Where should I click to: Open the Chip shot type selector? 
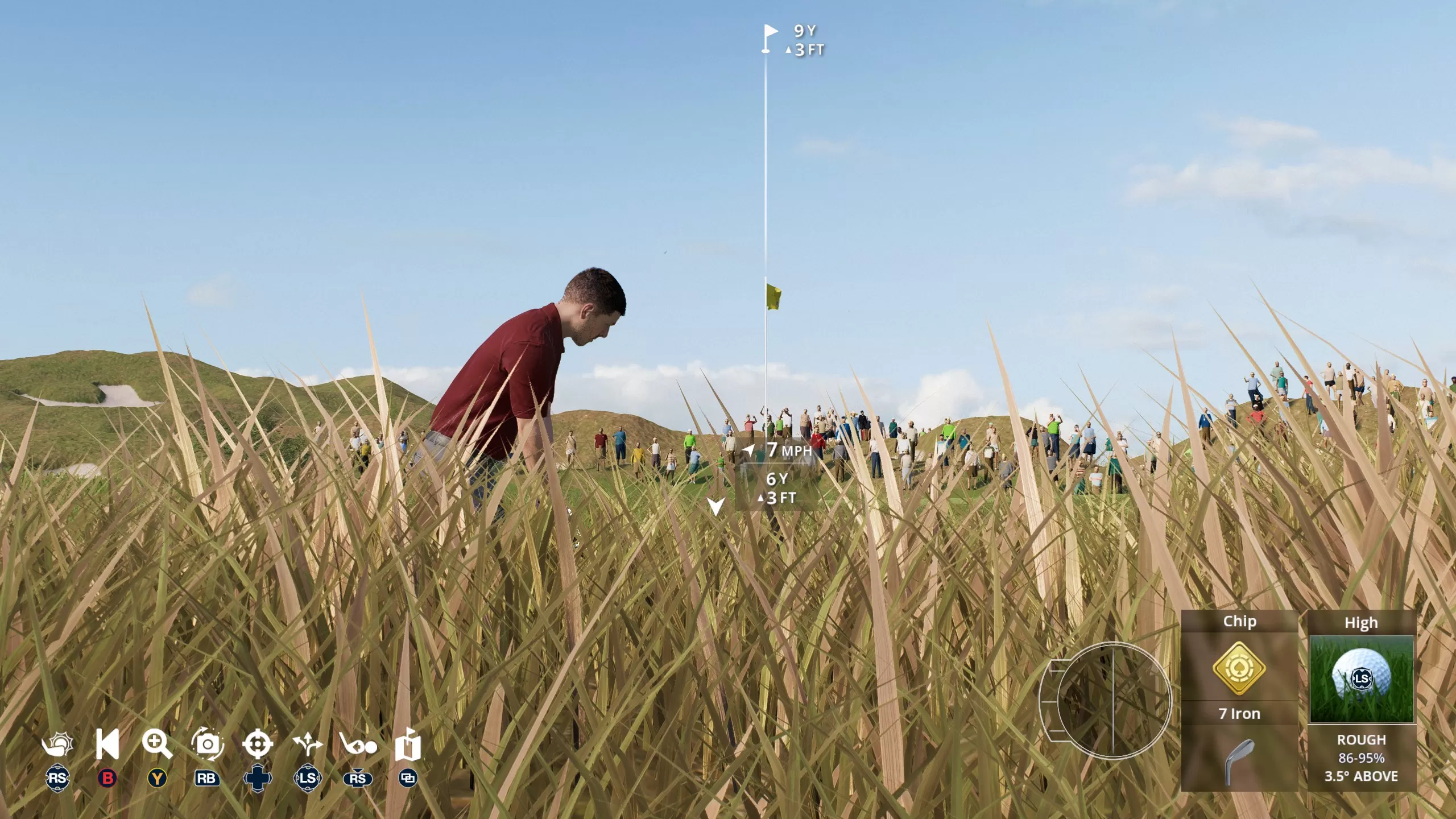click(1239, 622)
